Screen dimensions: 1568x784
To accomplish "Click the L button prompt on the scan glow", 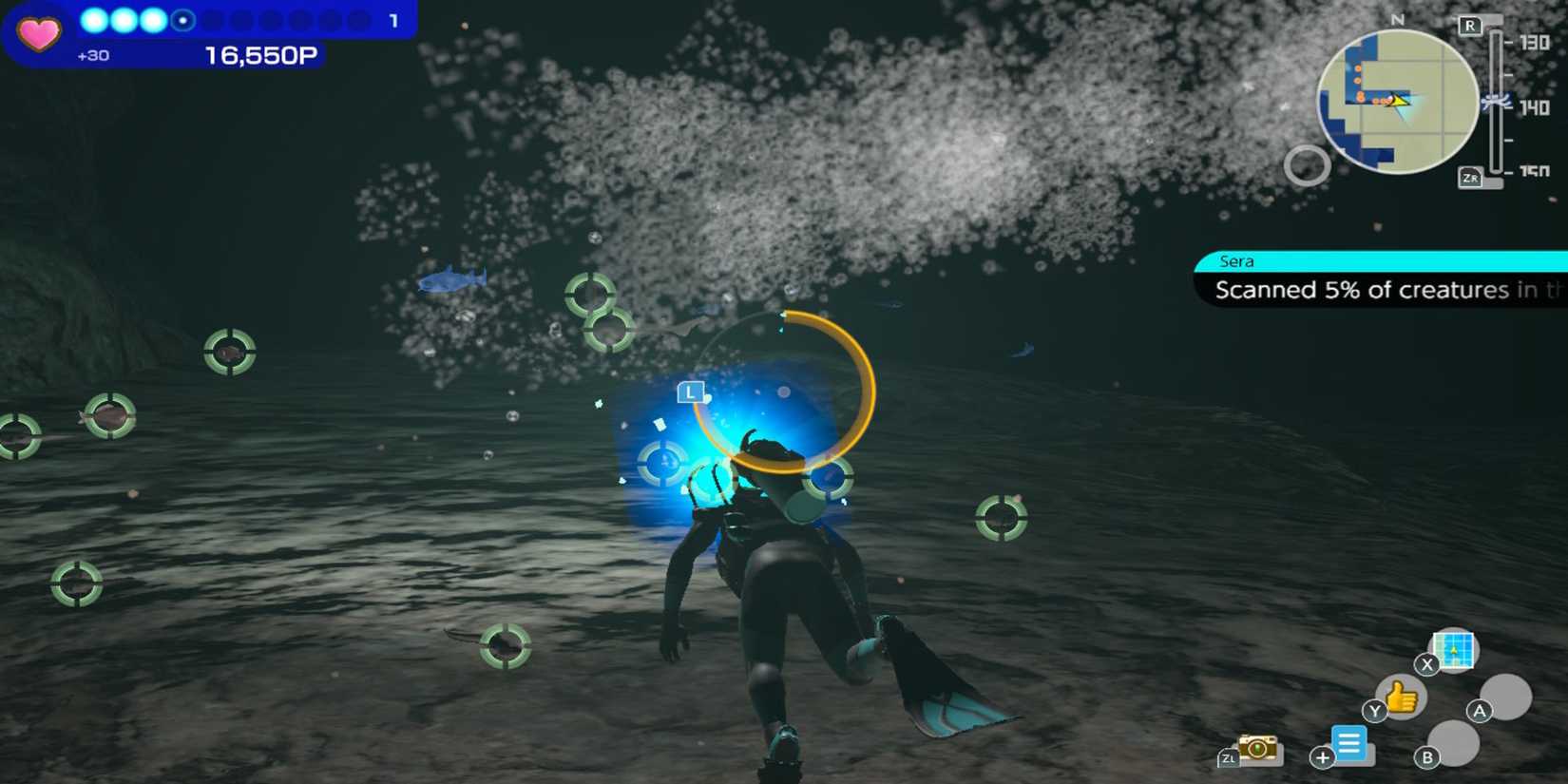I will pyautogui.click(x=691, y=392).
